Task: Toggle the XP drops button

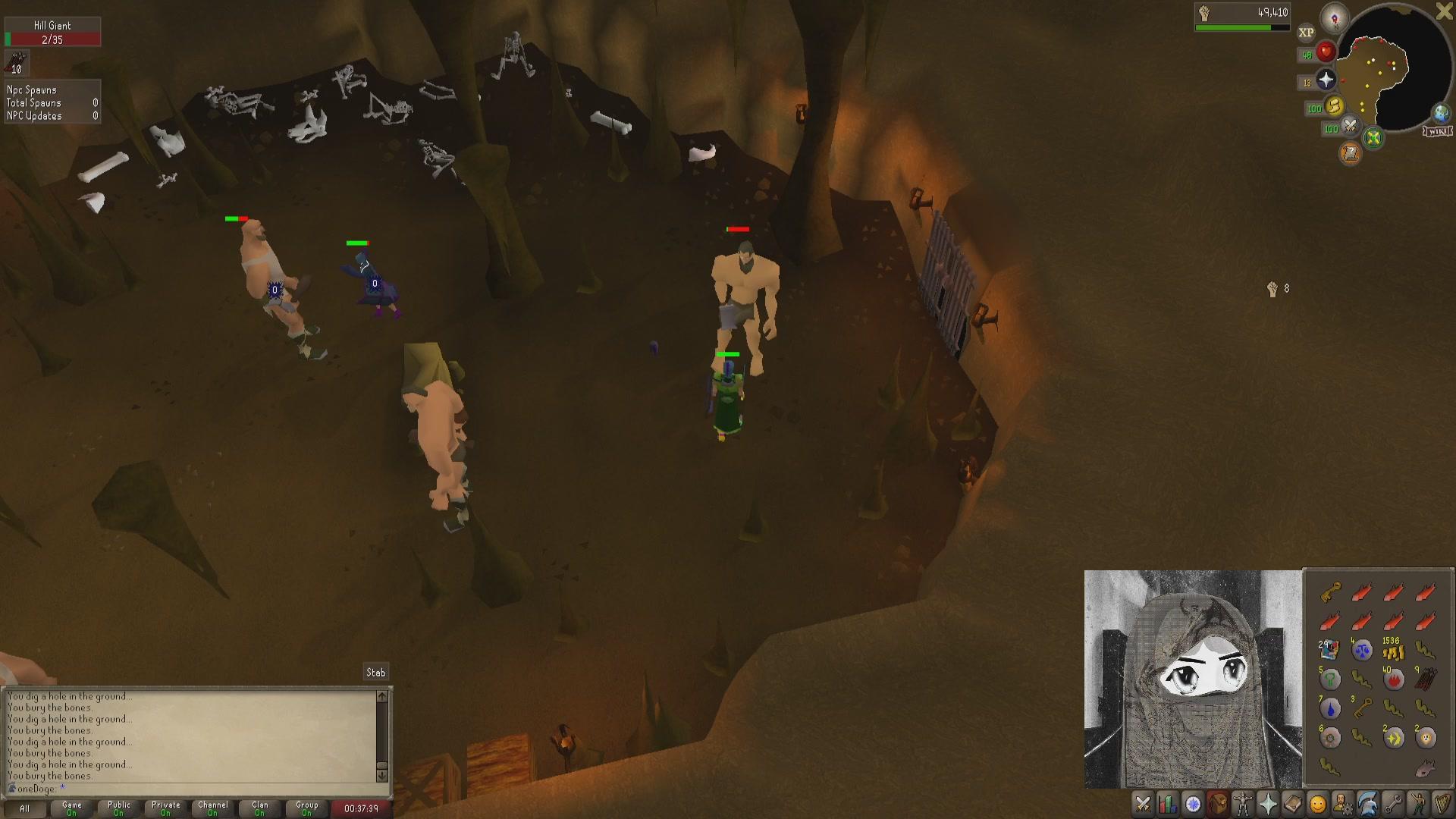Action: click(1306, 33)
